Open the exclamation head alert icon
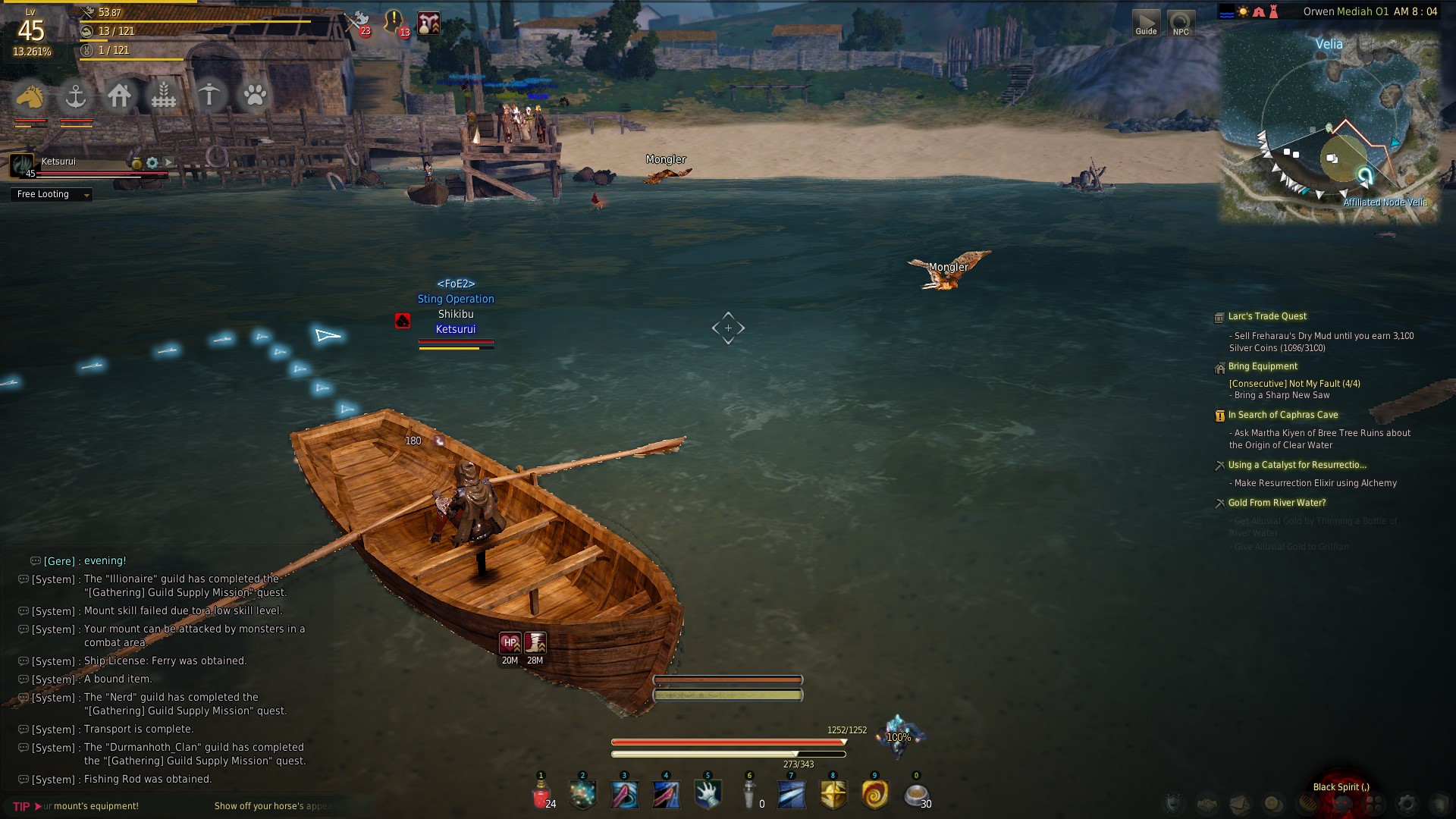The height and width of the screenshot is (819, 1456). [394, 22]
